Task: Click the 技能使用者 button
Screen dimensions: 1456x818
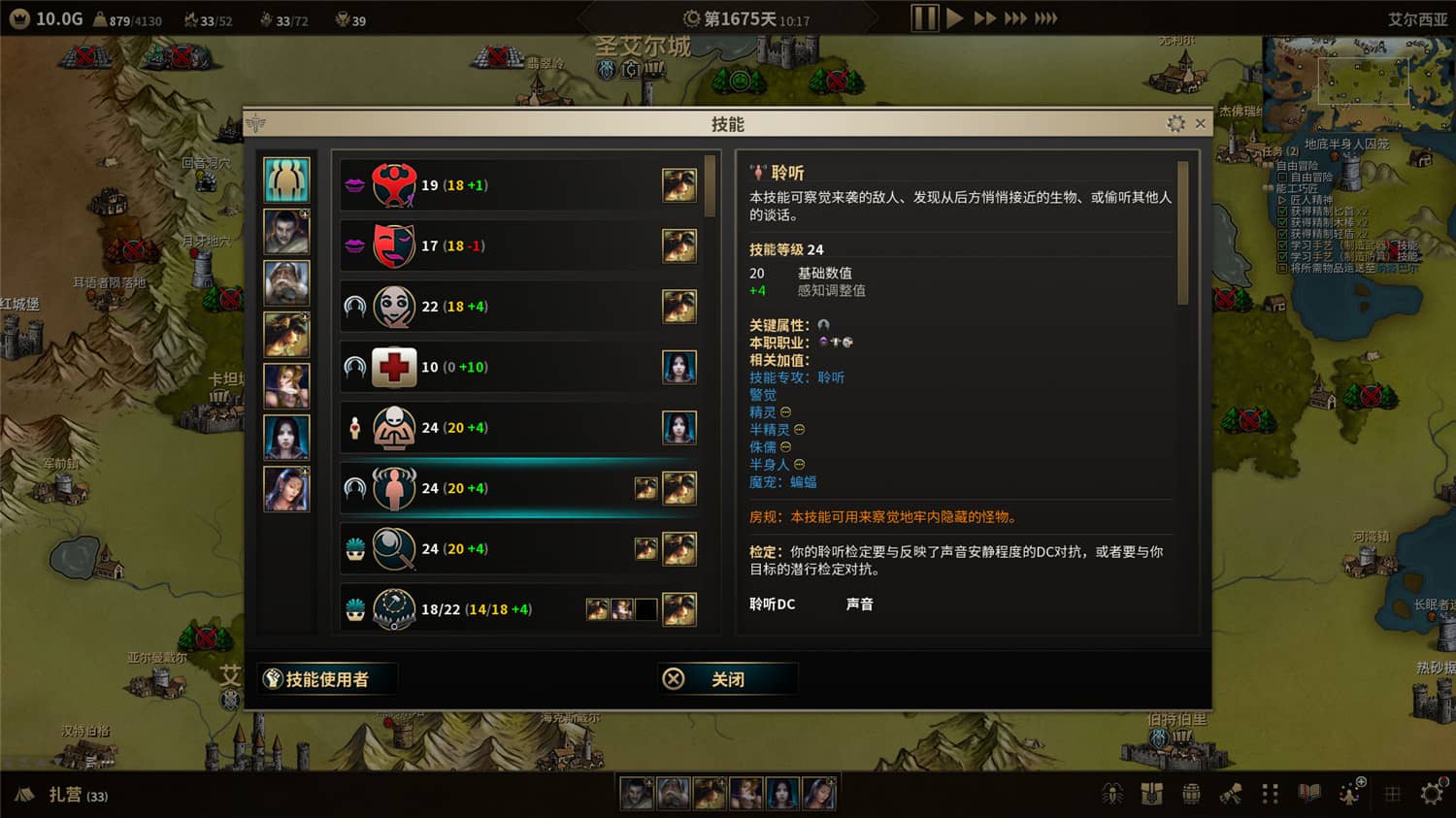Action: coord(325,678)
